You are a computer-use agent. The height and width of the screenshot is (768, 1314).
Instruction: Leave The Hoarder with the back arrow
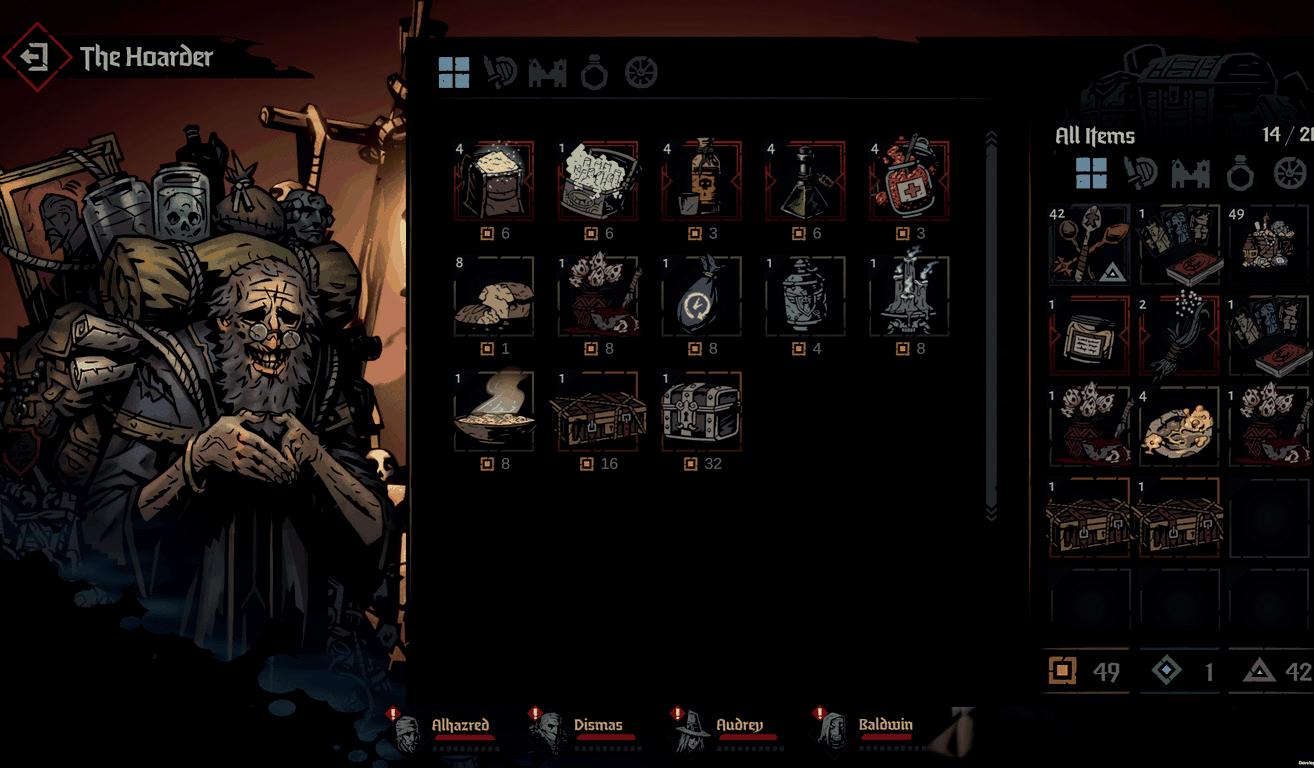(36, 57)
